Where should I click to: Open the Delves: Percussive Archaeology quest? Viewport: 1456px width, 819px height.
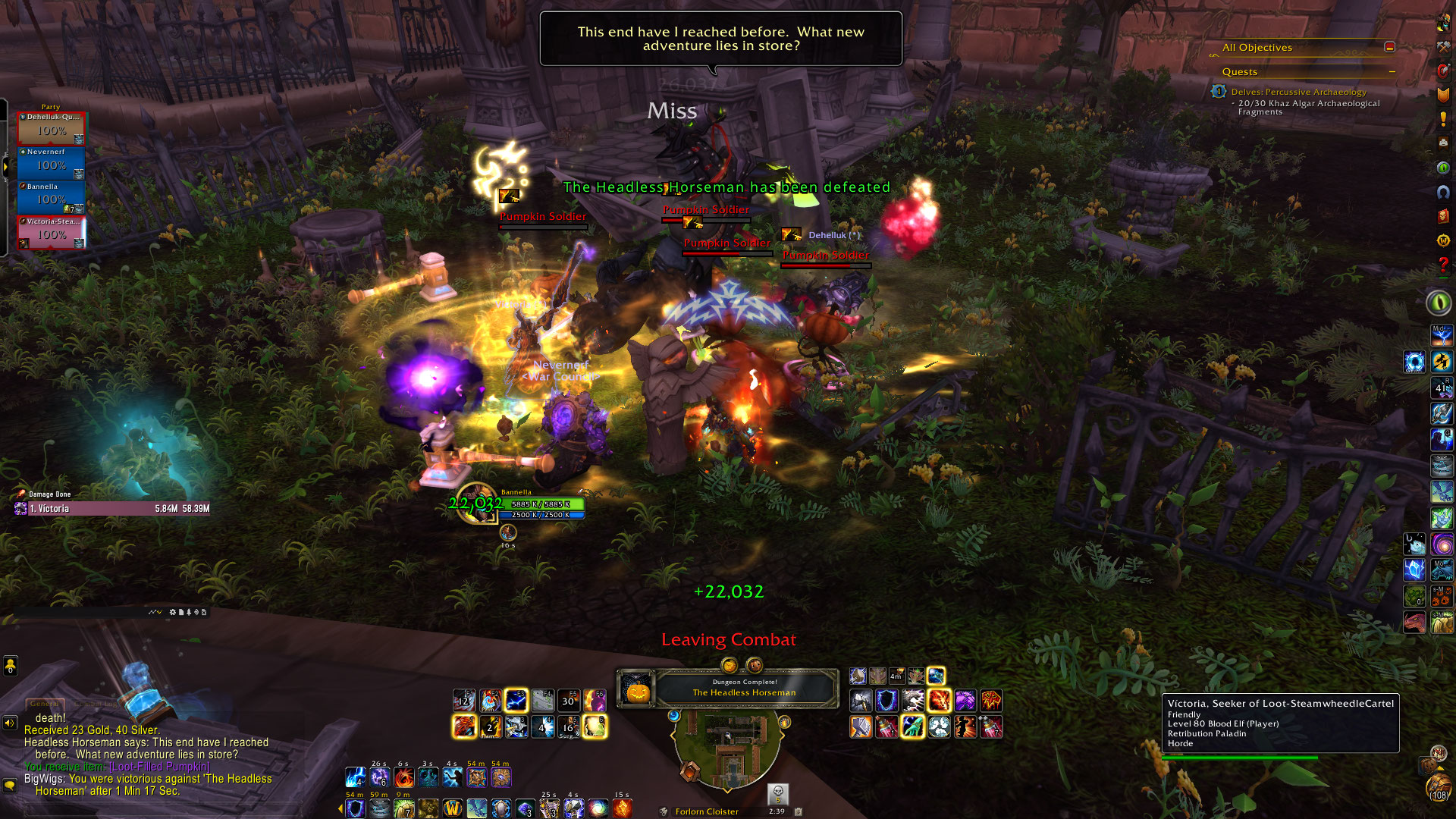[x=1298, y=92]
